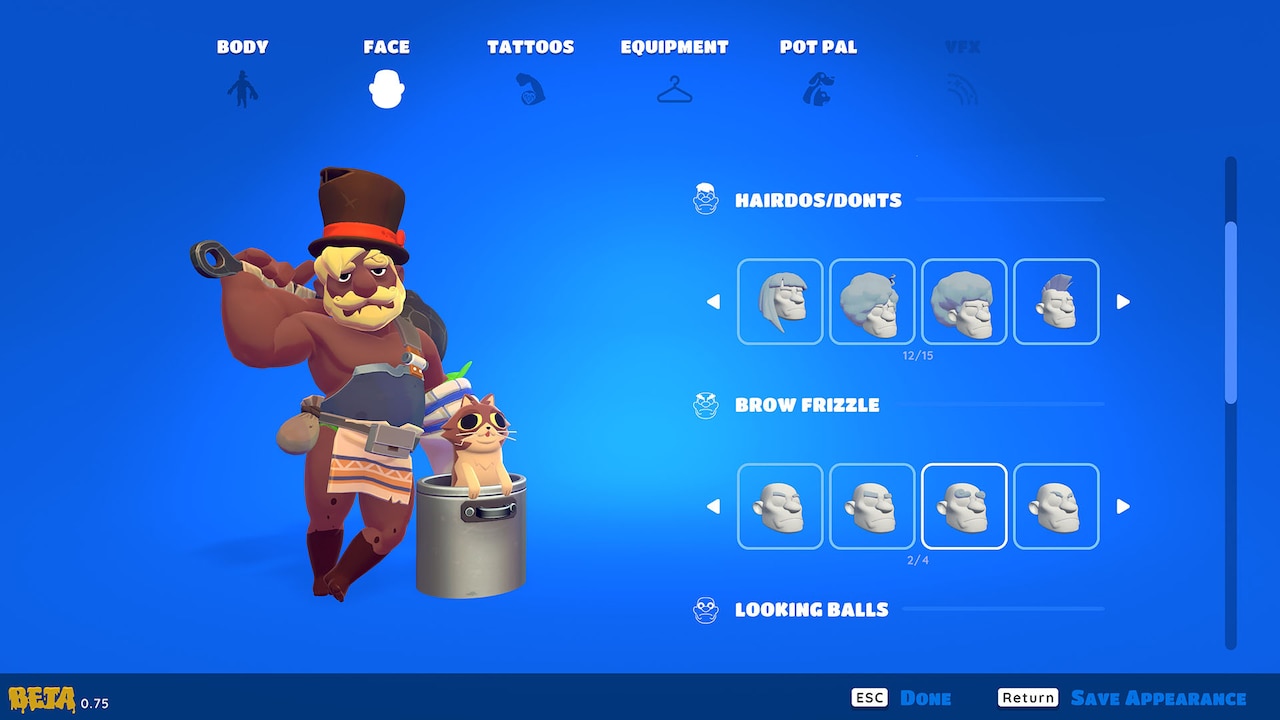Image resolution: width=1280 pixels, height=720 pixels.
Task: Click the Pot Pal cat icon
Action: [x=818, y=88]
